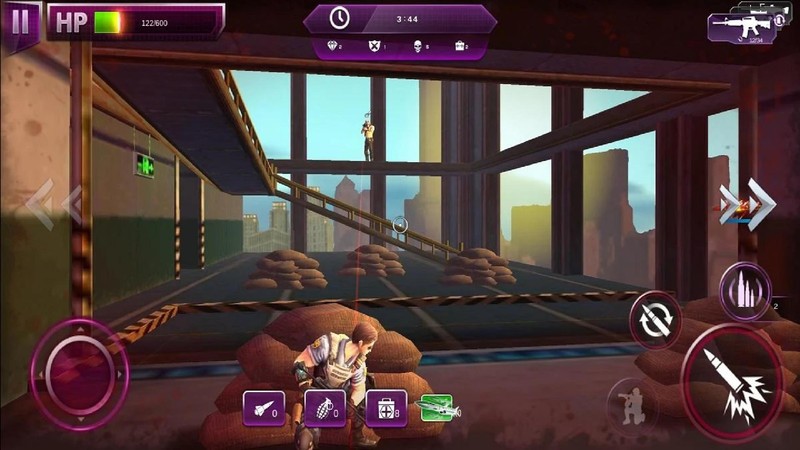
Task: Pause the game
Action: point(20,23)
